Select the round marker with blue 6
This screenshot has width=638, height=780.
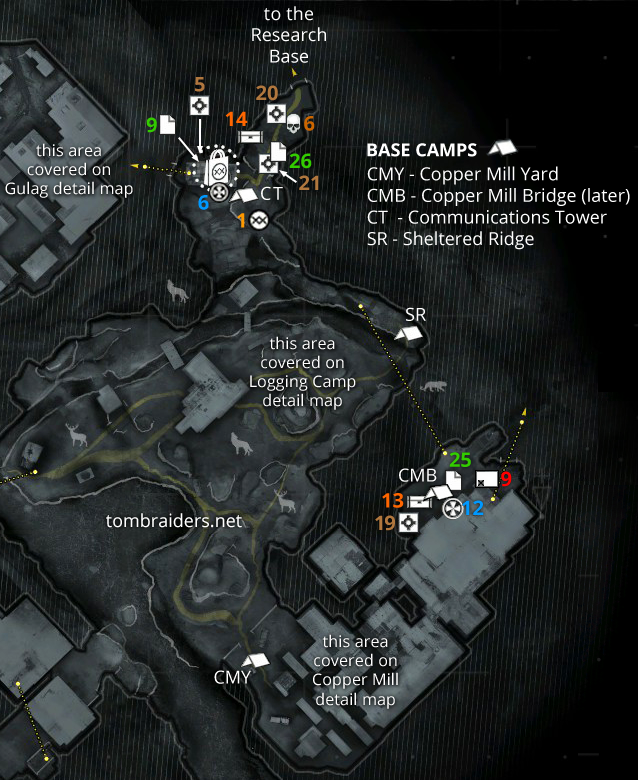(x=217, y=190)
